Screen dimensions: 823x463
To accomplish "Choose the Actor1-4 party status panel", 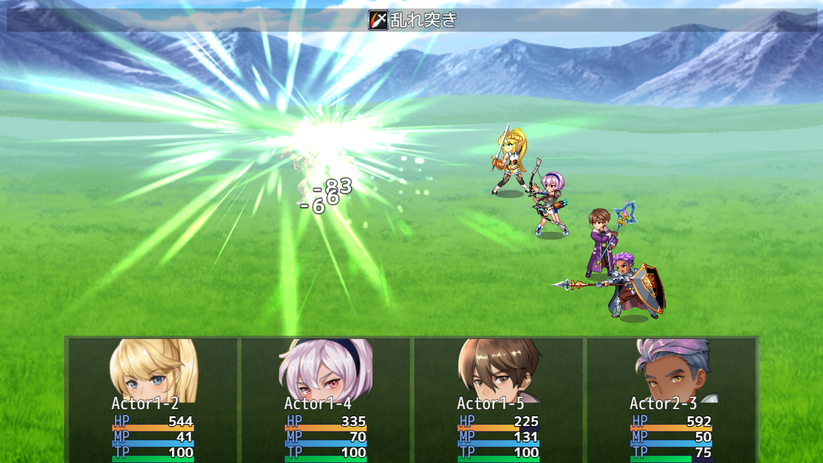I will point(326,400).
